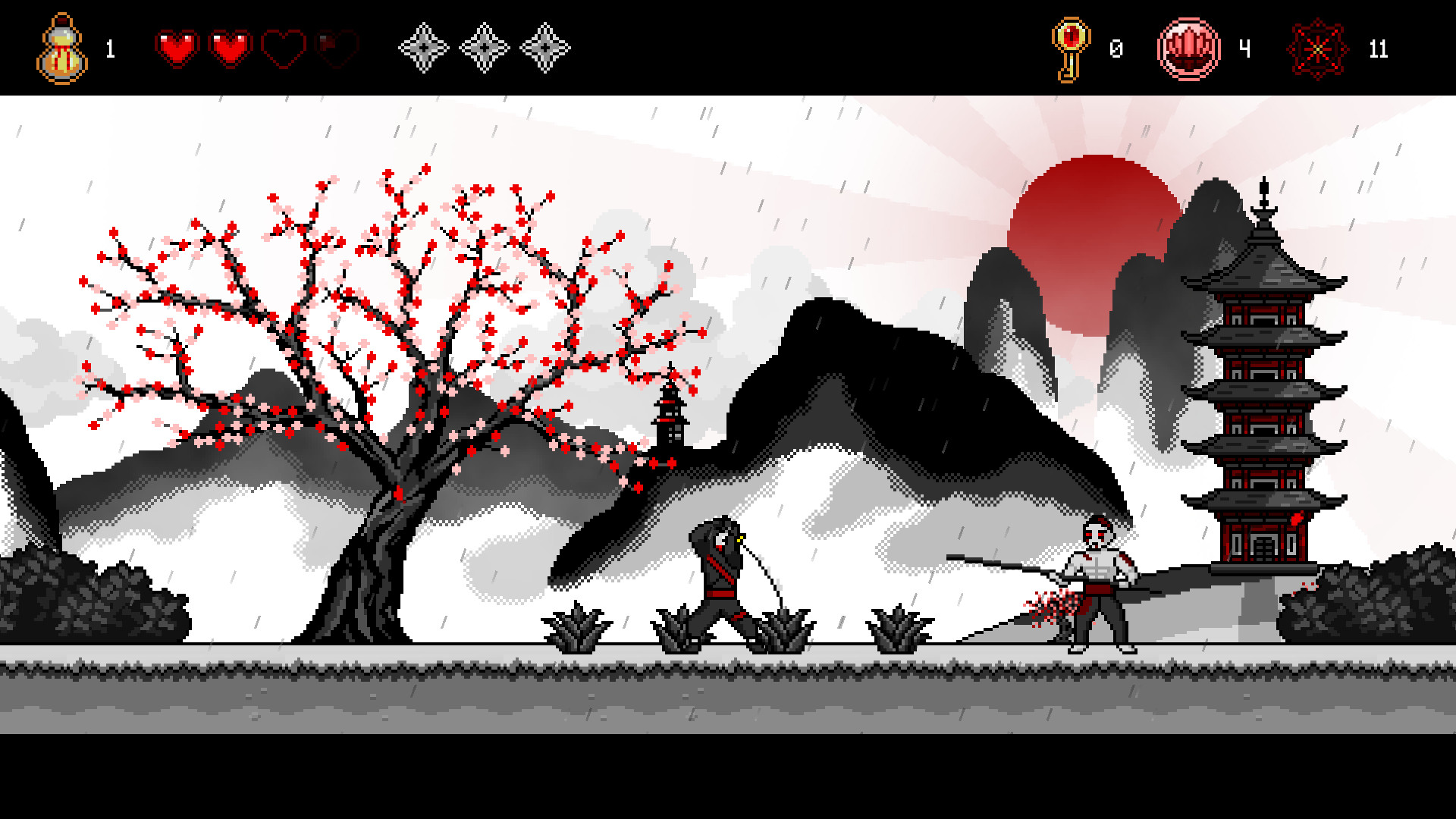Select the first shuriken ammo icon
Image resolution: width=1456 pixels, height=819 pixels.
[x=423, y=49]
